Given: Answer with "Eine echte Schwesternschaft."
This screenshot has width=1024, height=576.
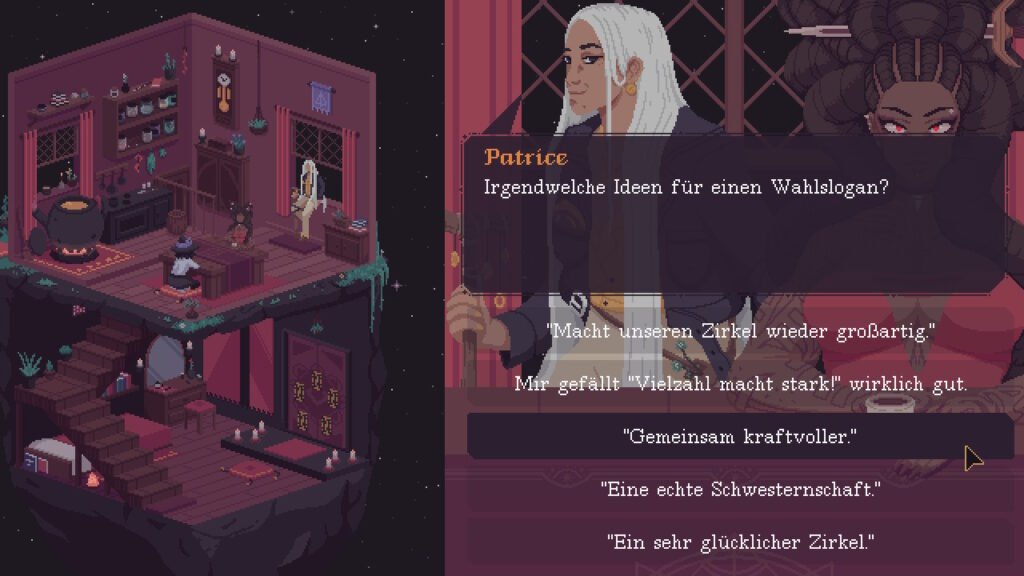Looking at the screenshot, I should pos(740,489).
